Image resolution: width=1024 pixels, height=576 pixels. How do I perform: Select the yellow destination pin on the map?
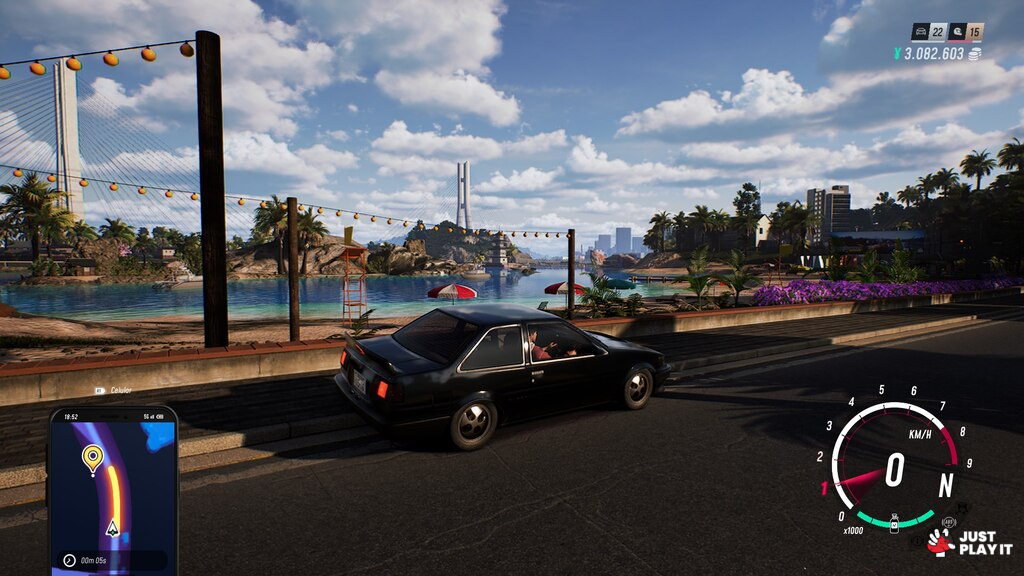pos(92,458)
